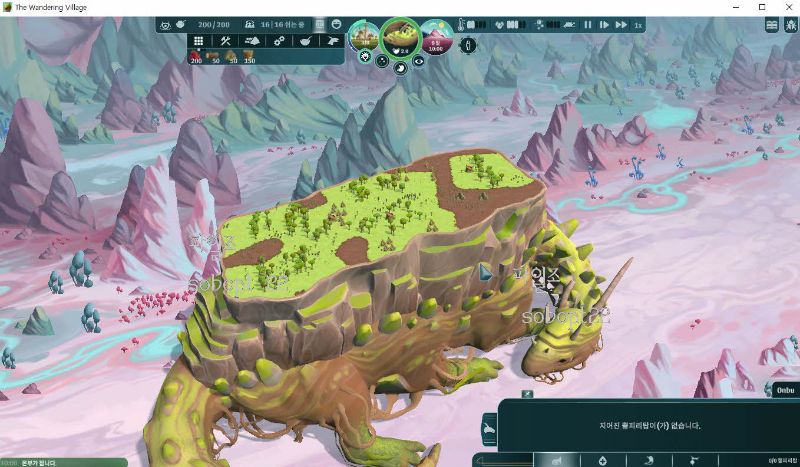The height and width of the screenshot is (467, 800).
Task: Click the Onbu stomach hunger button
Action: [x=400, y=68]
